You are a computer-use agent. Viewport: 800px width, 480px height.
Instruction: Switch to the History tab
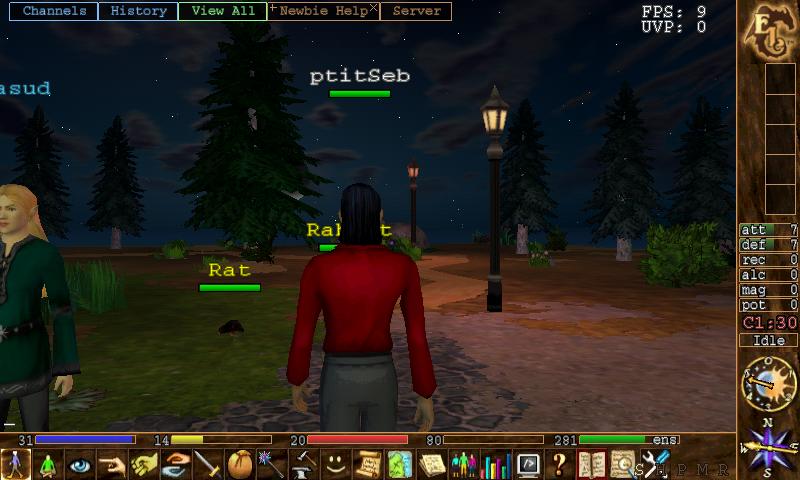[139, 12]
